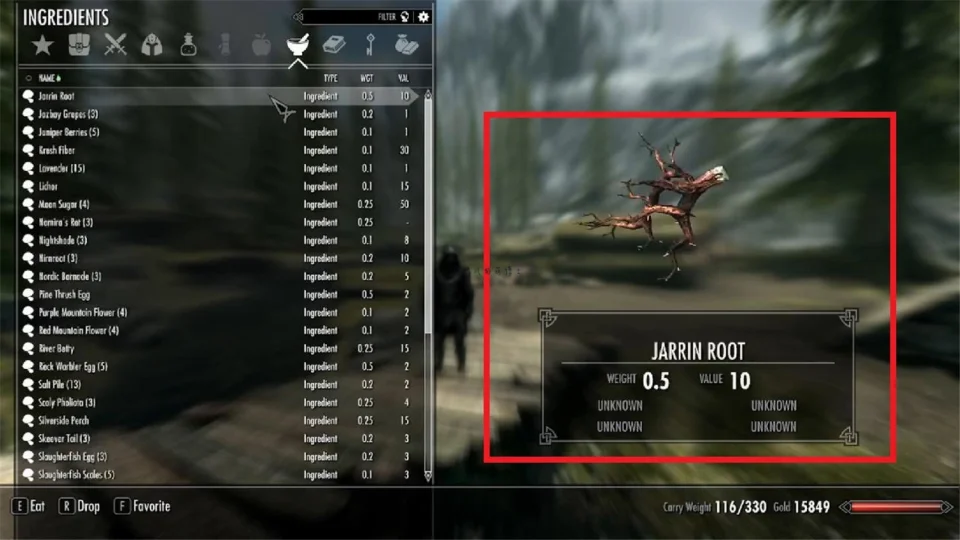Image resolution: width=960 pixels, height=540 pixels.
Task: Open the apple Food category
Action: point(260,44)
